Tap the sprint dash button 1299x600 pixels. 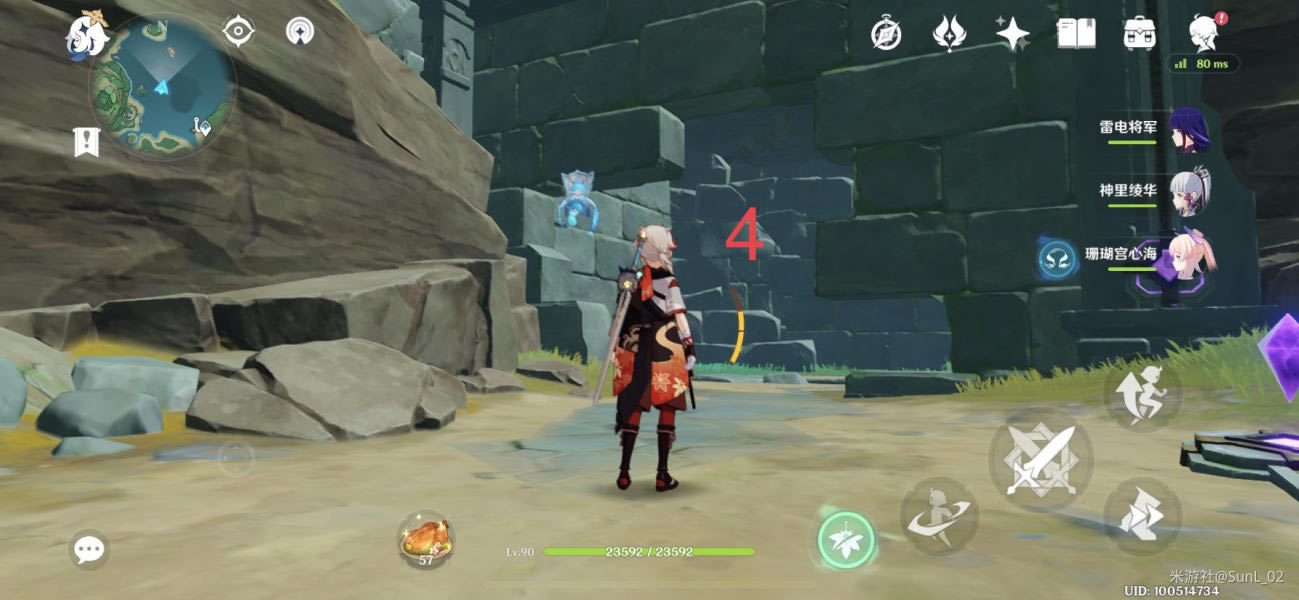(x=1143, y=517)
